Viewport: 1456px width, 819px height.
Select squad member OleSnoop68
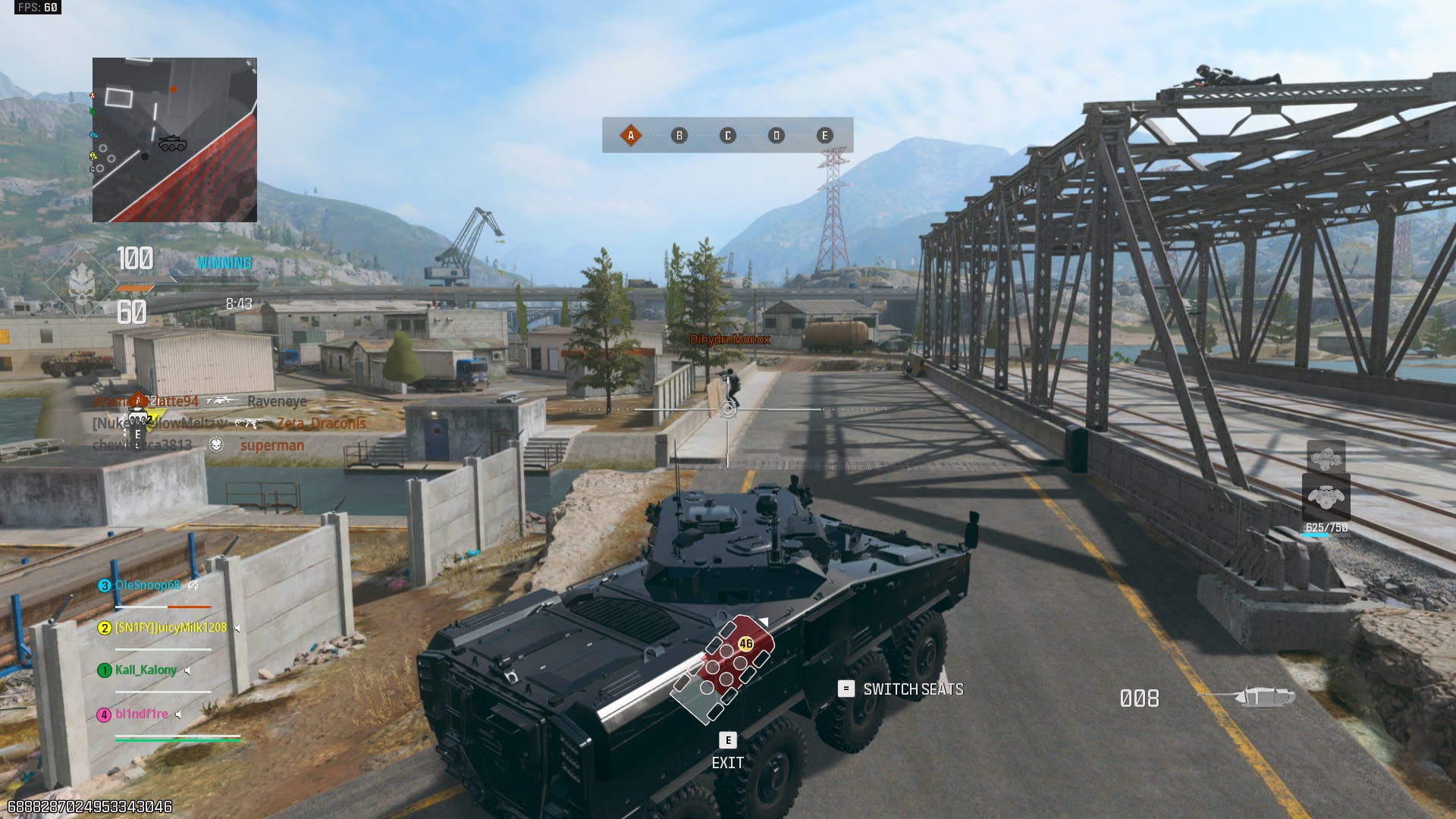tap(147, 585)
